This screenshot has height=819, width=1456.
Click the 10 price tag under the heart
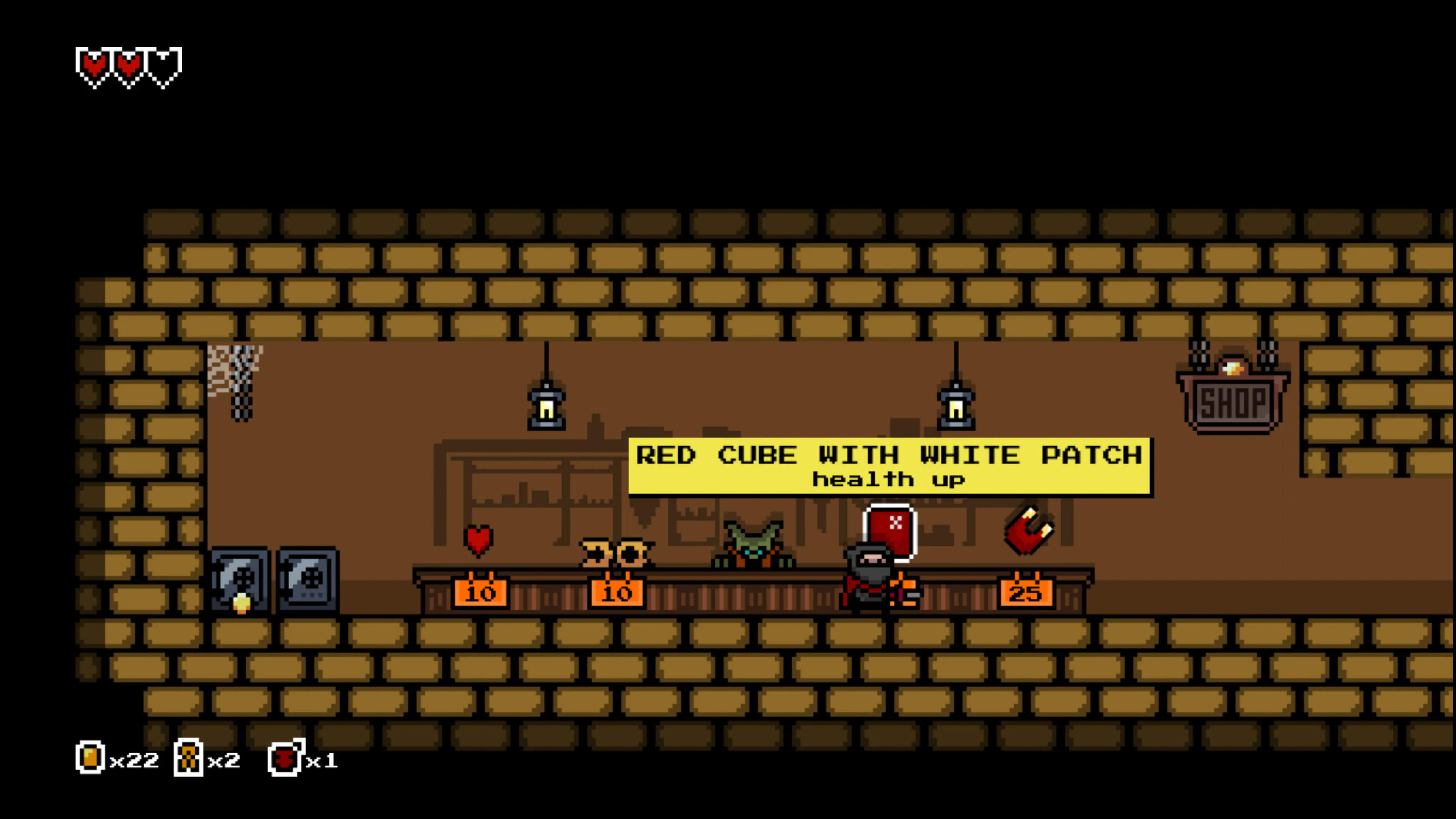480,592
